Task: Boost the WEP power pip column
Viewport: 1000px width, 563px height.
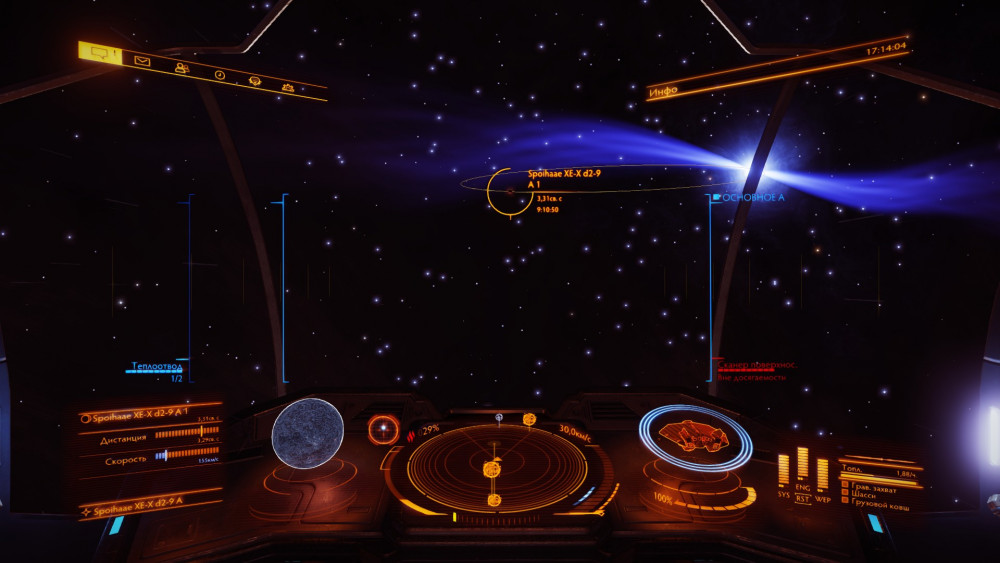Action: [822, 473]
